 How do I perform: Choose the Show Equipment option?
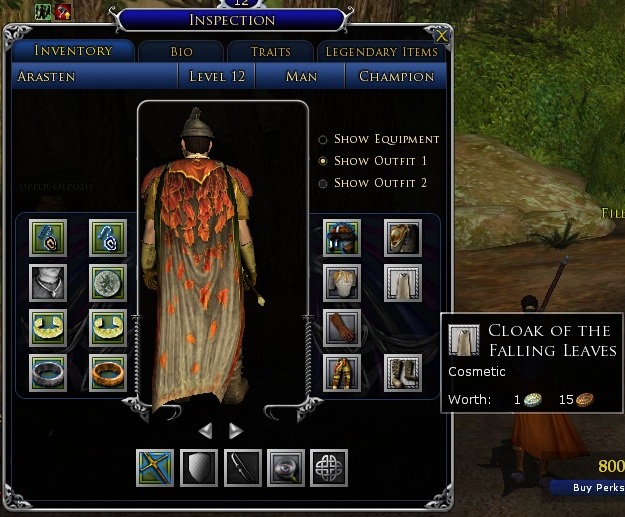pos(323,140)
